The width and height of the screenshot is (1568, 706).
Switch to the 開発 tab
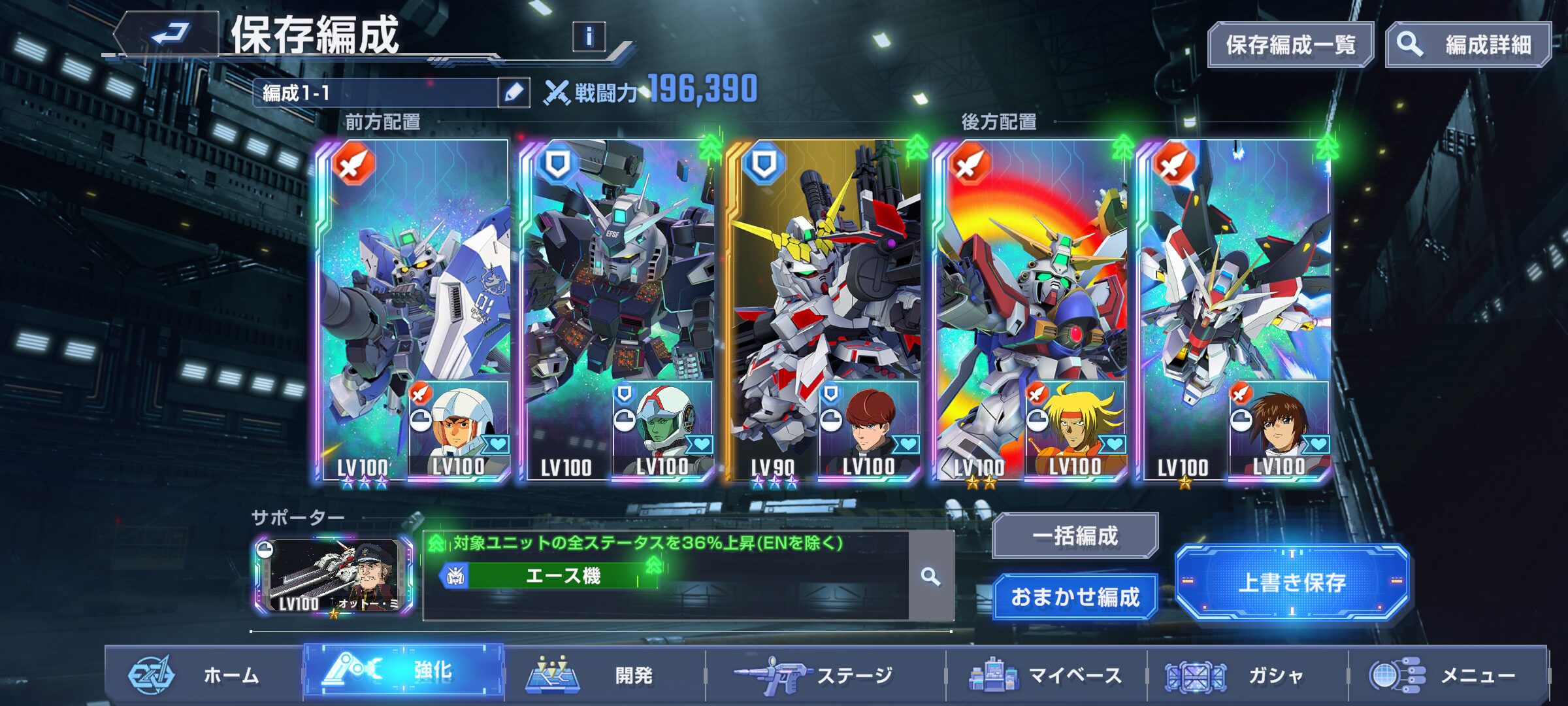pyautogui.click(x=604, y=675)
